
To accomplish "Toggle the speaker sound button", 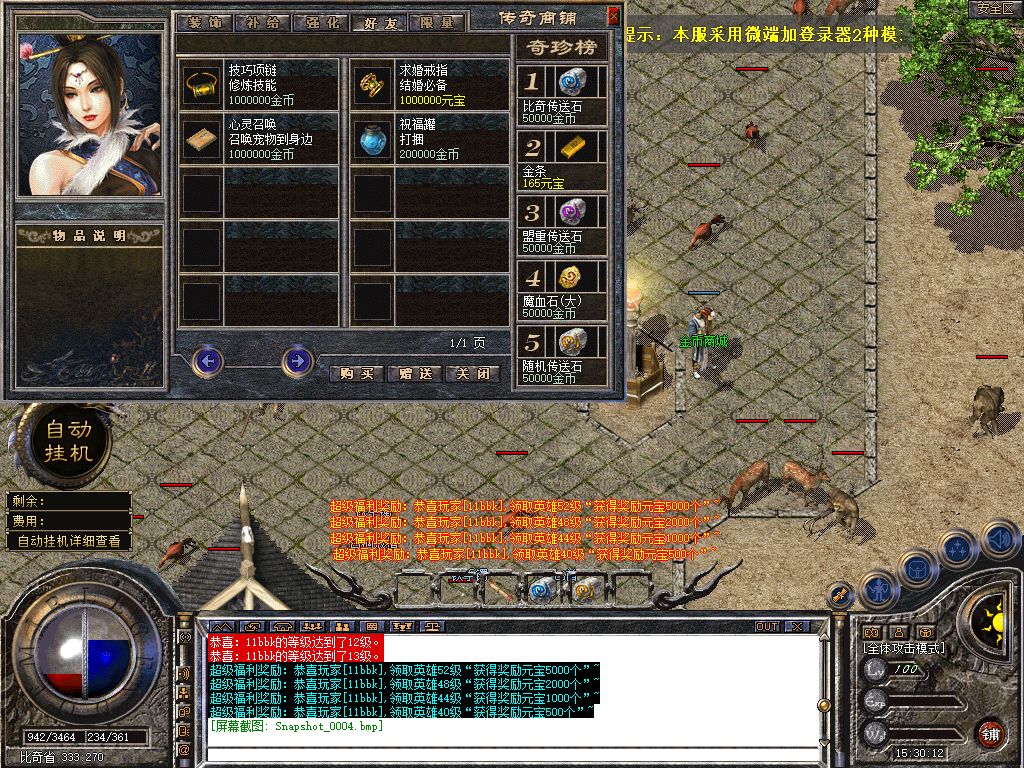I will coord(1001,540).
